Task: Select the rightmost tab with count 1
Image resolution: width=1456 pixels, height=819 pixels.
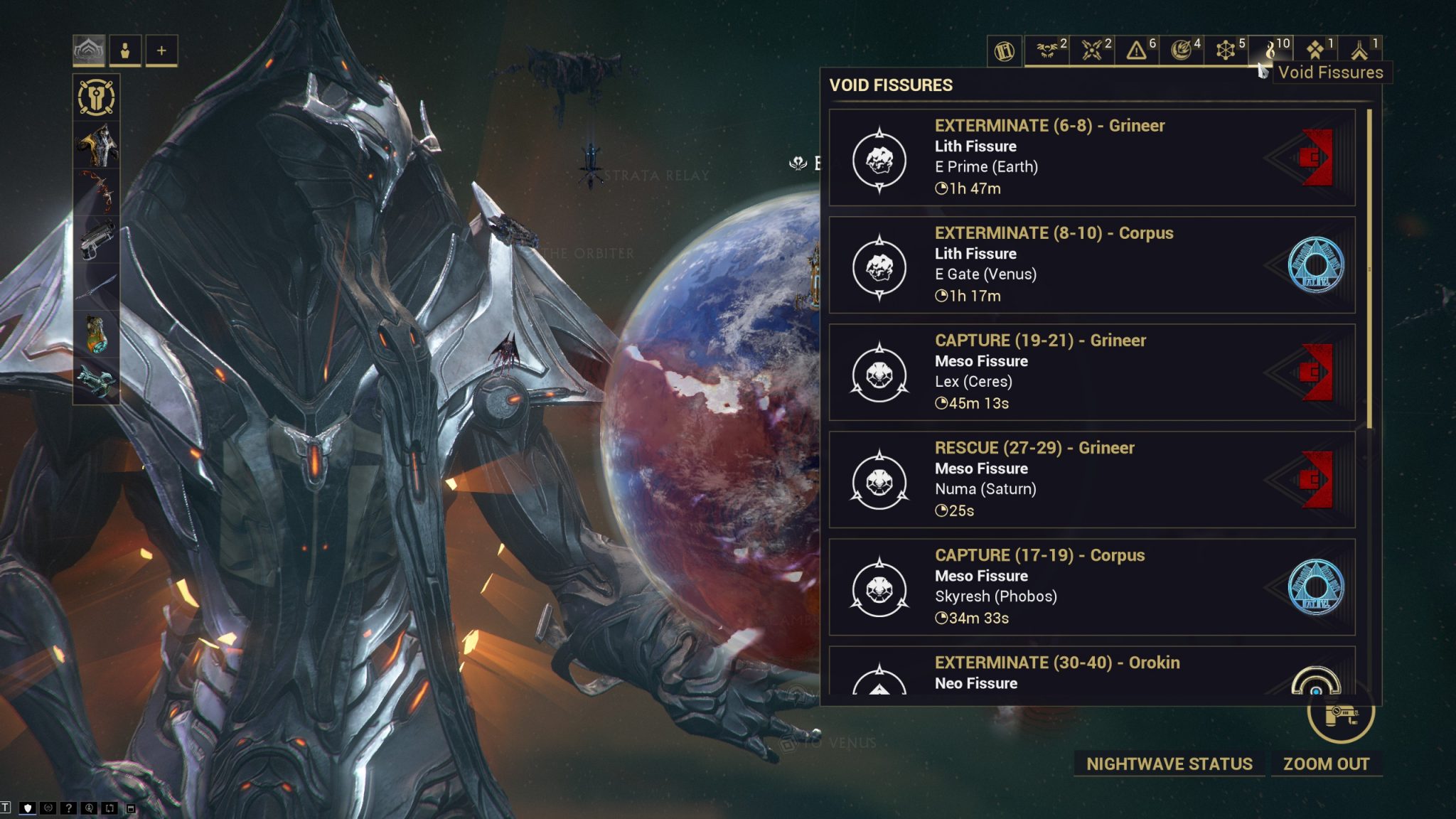Action: pyautogui.click(x=1360, y=50)
